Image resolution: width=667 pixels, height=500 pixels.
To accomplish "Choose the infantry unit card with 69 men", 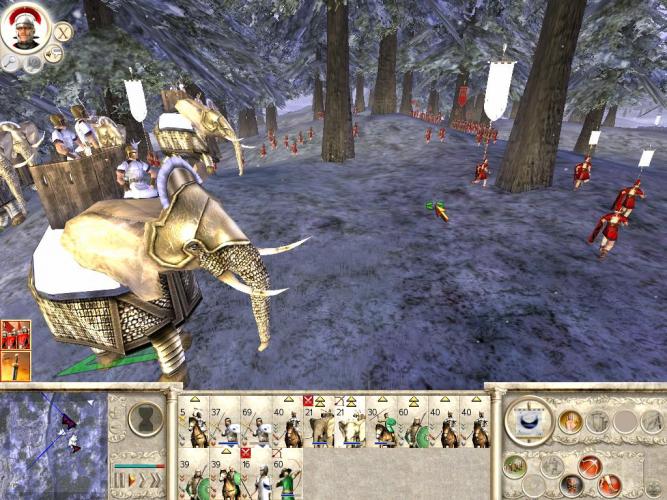I will [x=257, y=424].
